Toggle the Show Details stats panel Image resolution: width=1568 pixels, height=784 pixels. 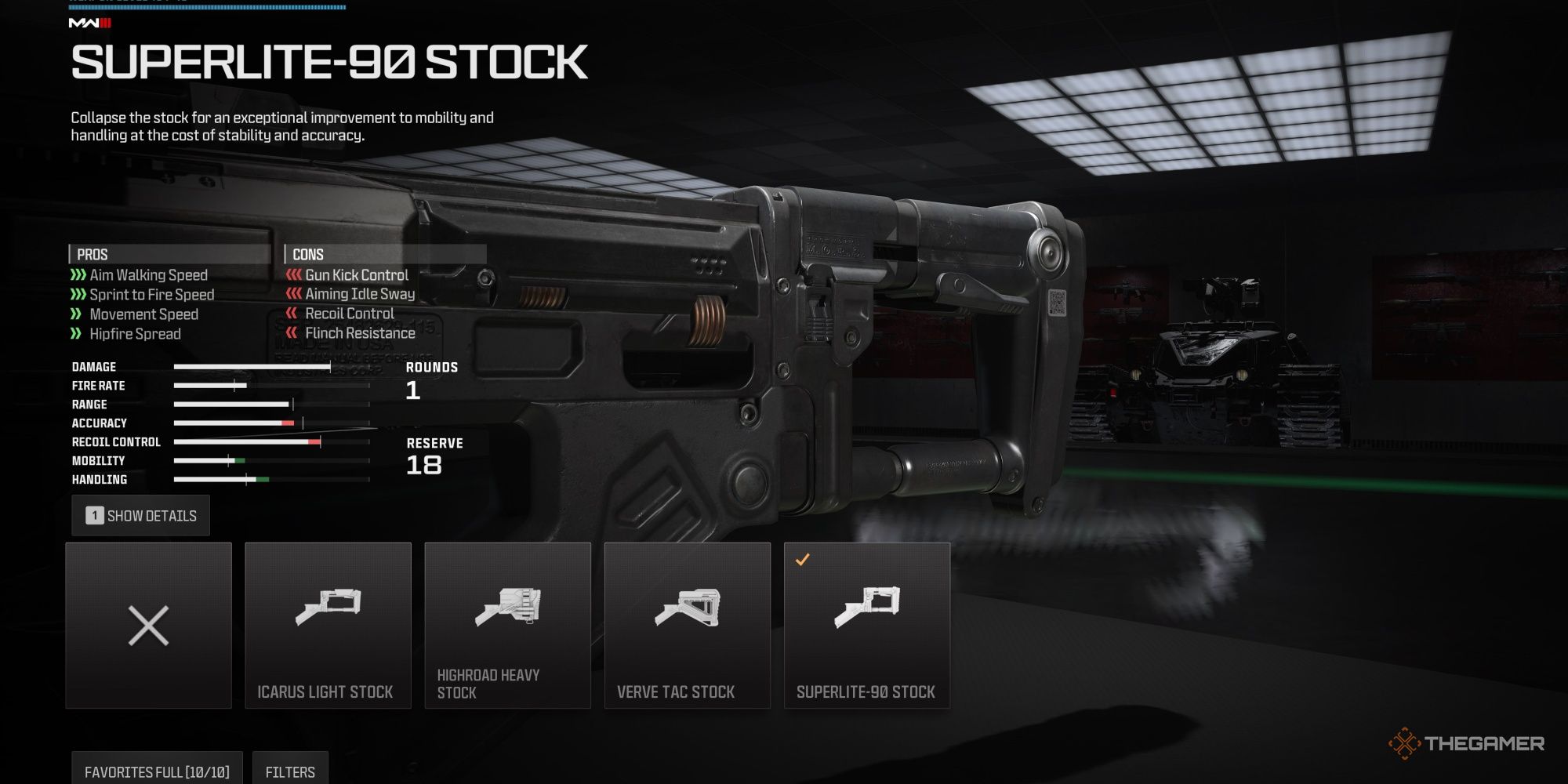[141, 515]
